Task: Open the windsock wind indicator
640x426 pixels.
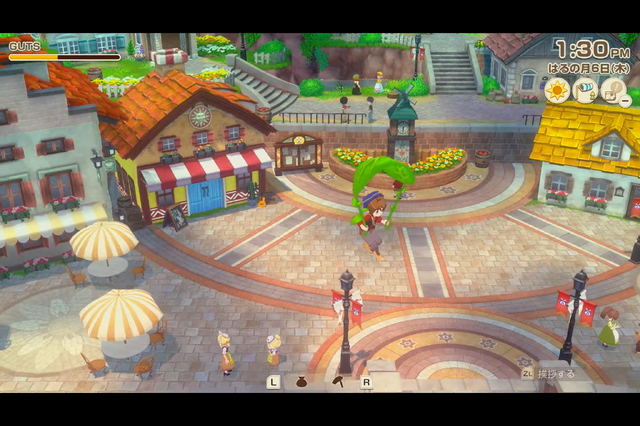Action: (x=587, y=91)
